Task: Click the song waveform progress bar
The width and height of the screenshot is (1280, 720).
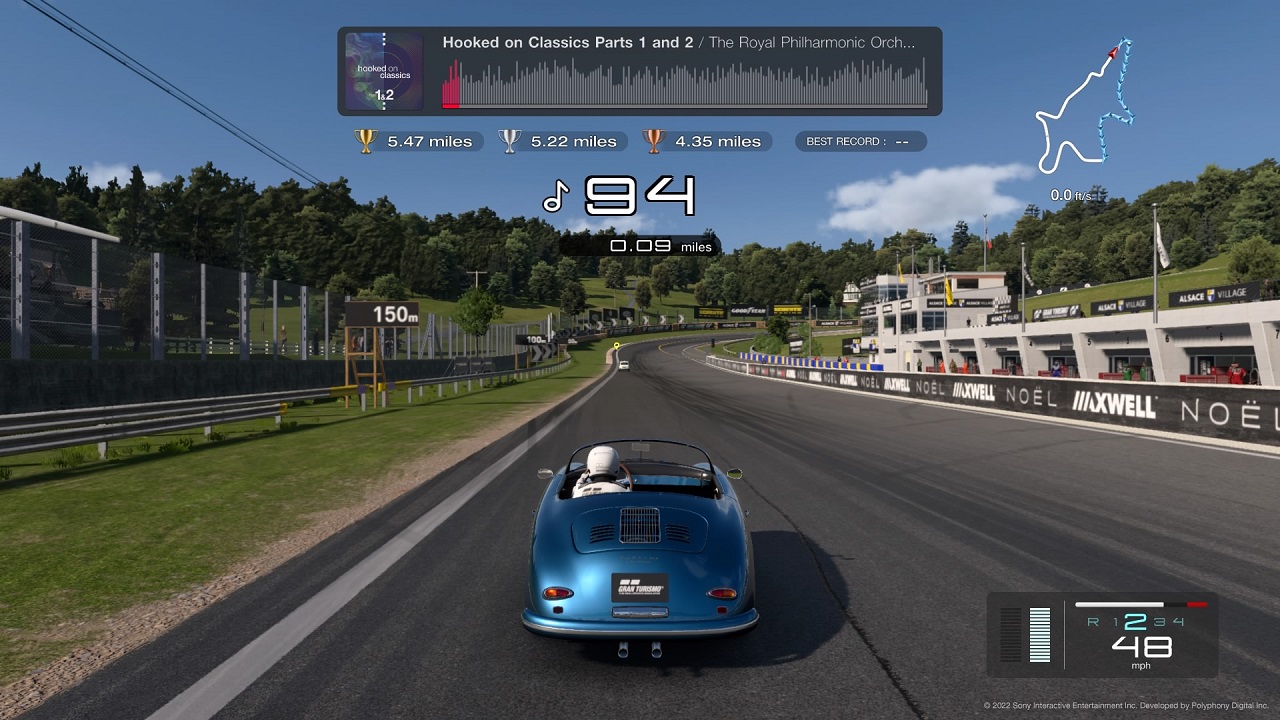Action: pyautogui.click(x=685, y=84)
